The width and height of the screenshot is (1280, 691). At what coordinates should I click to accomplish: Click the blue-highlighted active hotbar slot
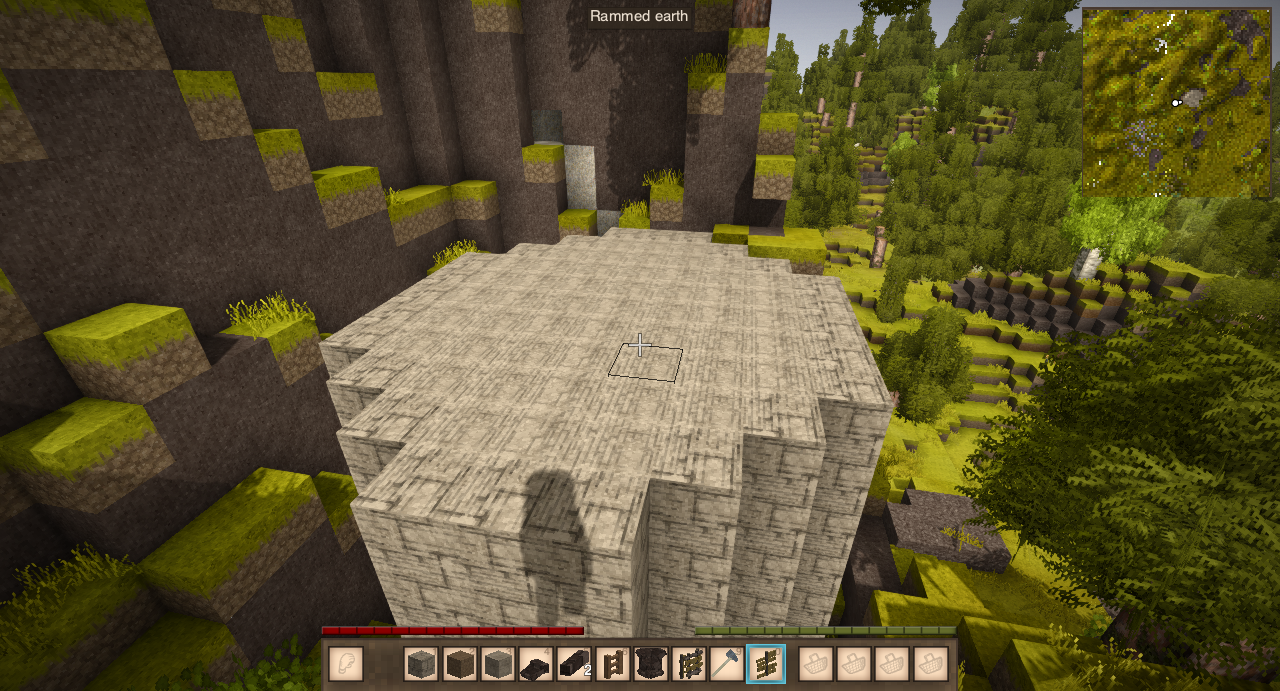point(766,663)
